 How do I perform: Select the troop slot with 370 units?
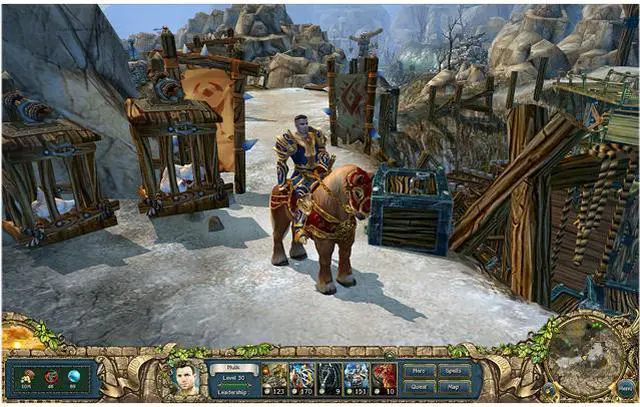(302, 378)
